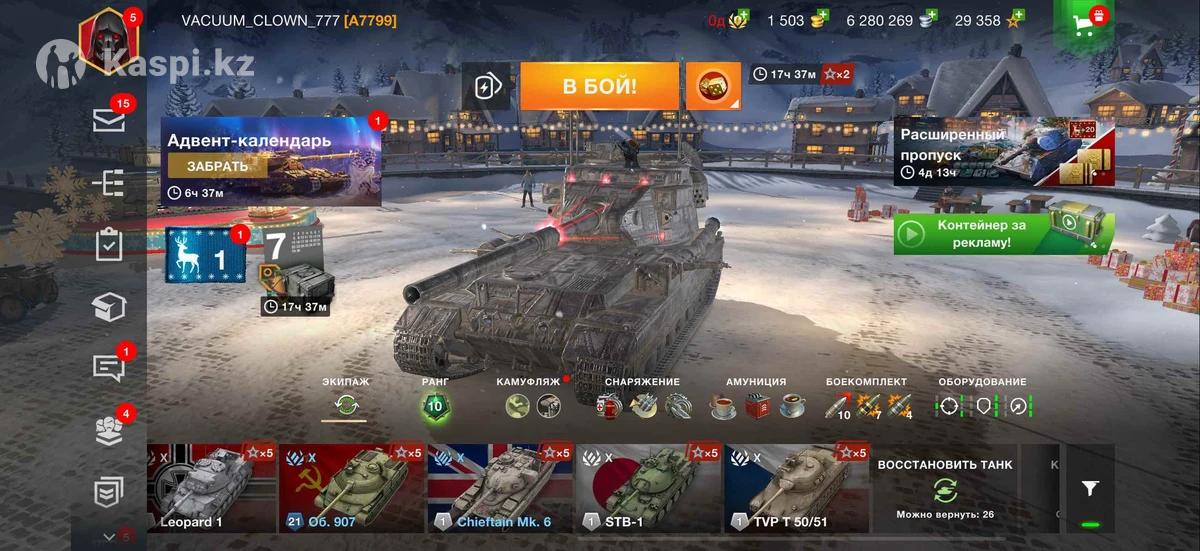Screen dimensions: 1200x551
Task: Choose the Chieftain Mk. 6 tank
Action: 499,489
